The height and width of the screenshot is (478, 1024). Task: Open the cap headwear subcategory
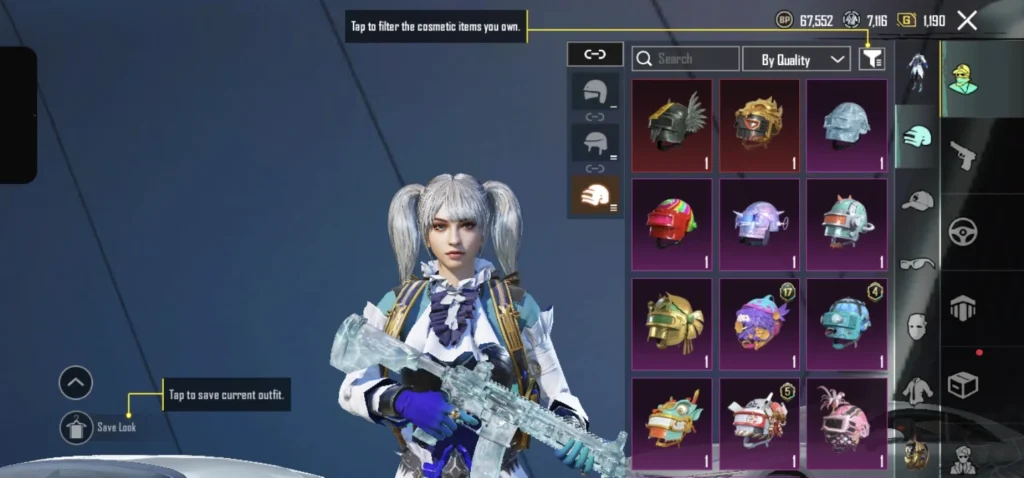(916, 201)
